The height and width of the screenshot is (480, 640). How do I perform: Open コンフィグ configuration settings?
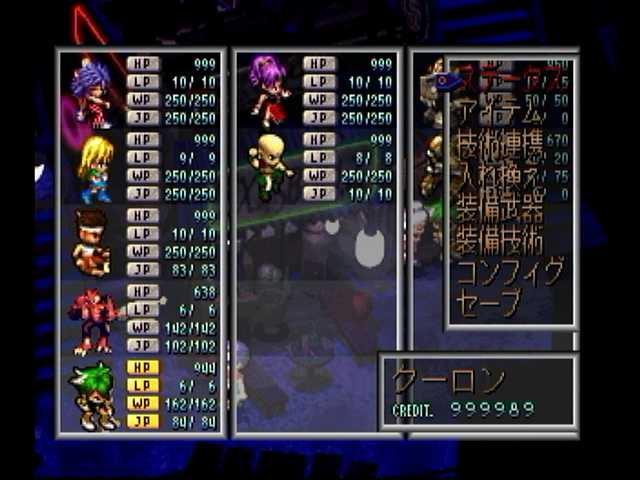click(x=508, y=271)
